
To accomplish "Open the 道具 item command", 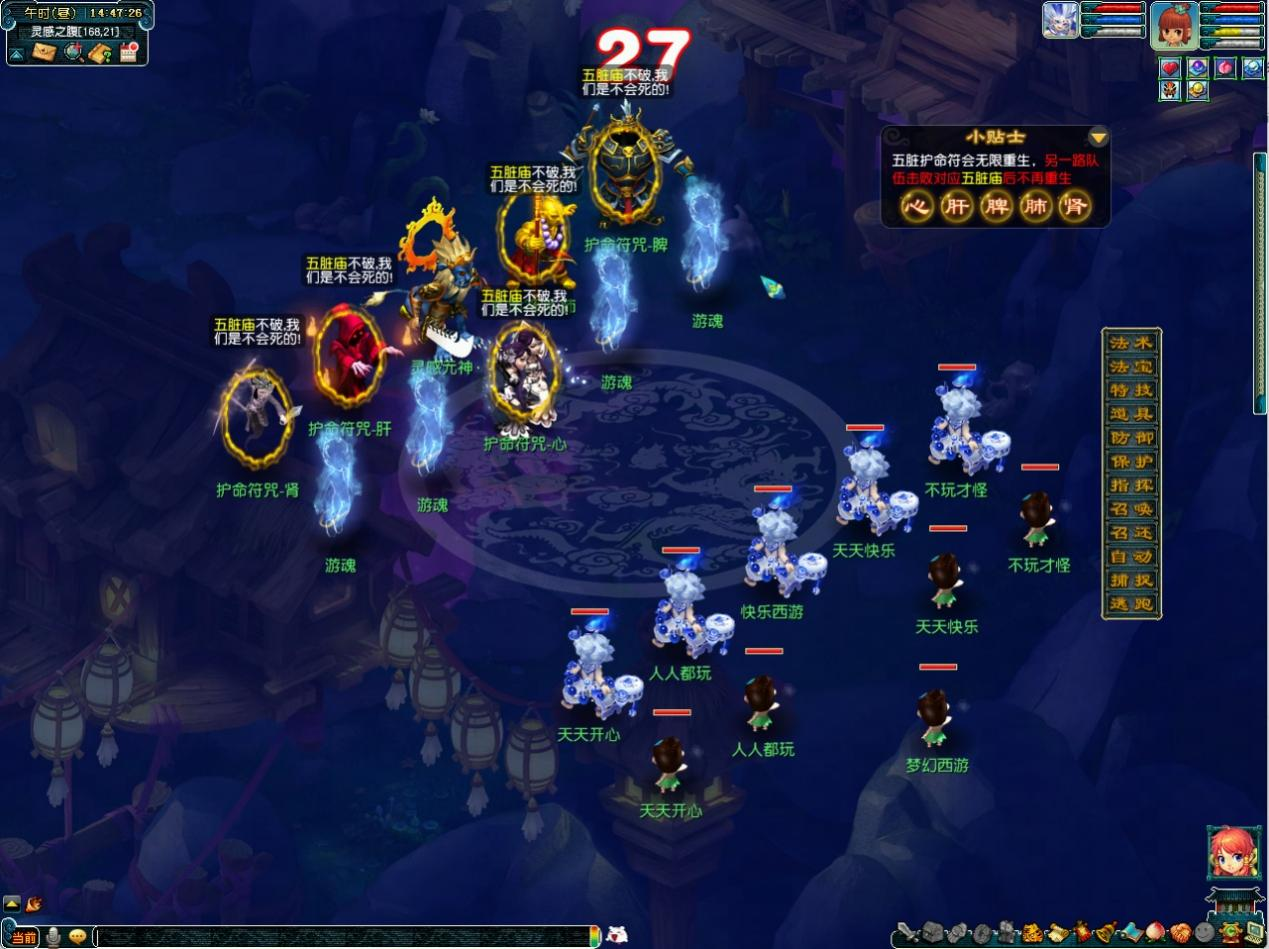I will tap(1132, 413).
